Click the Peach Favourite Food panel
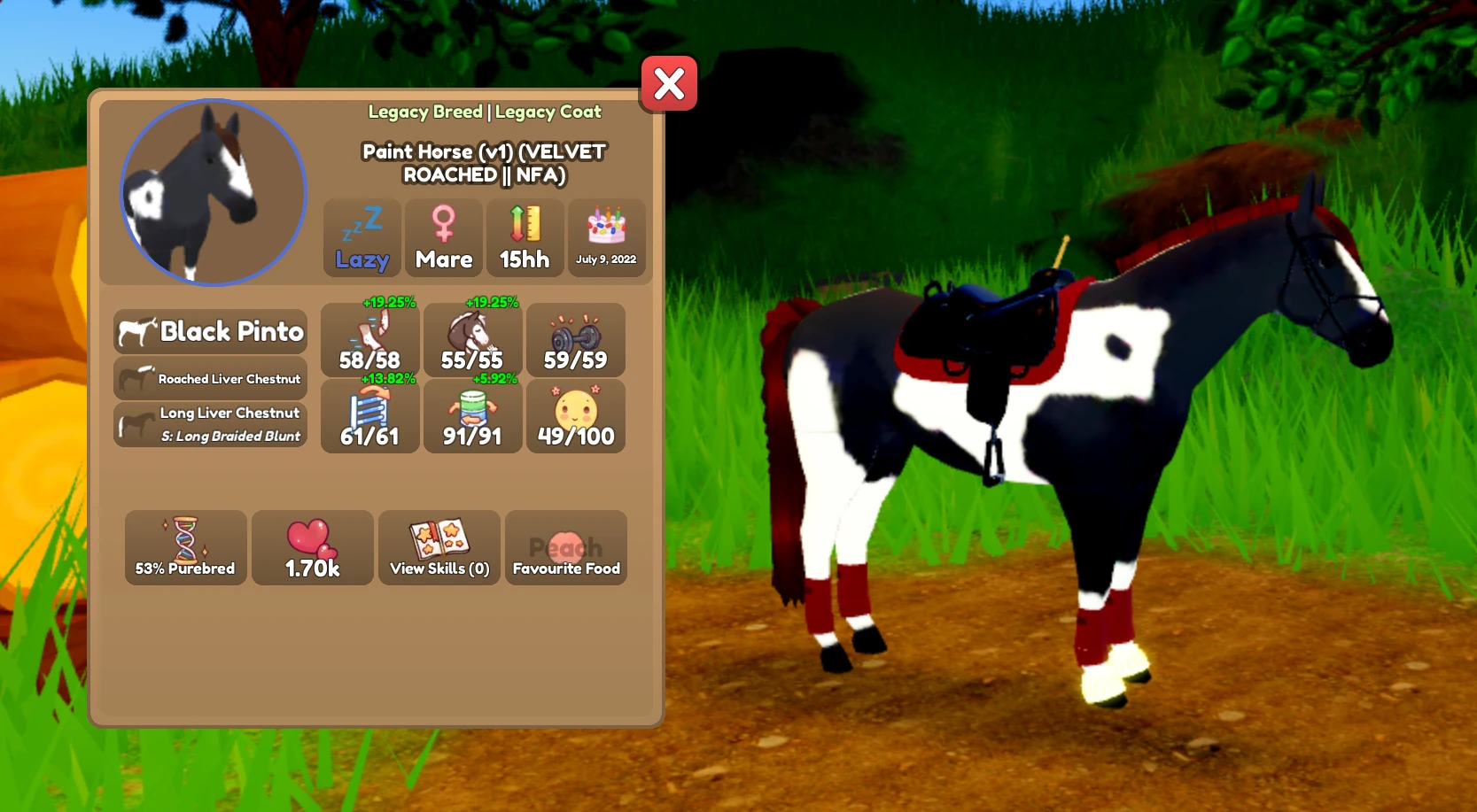Screen dimensions: 1477x812 (x=565, y=546)
